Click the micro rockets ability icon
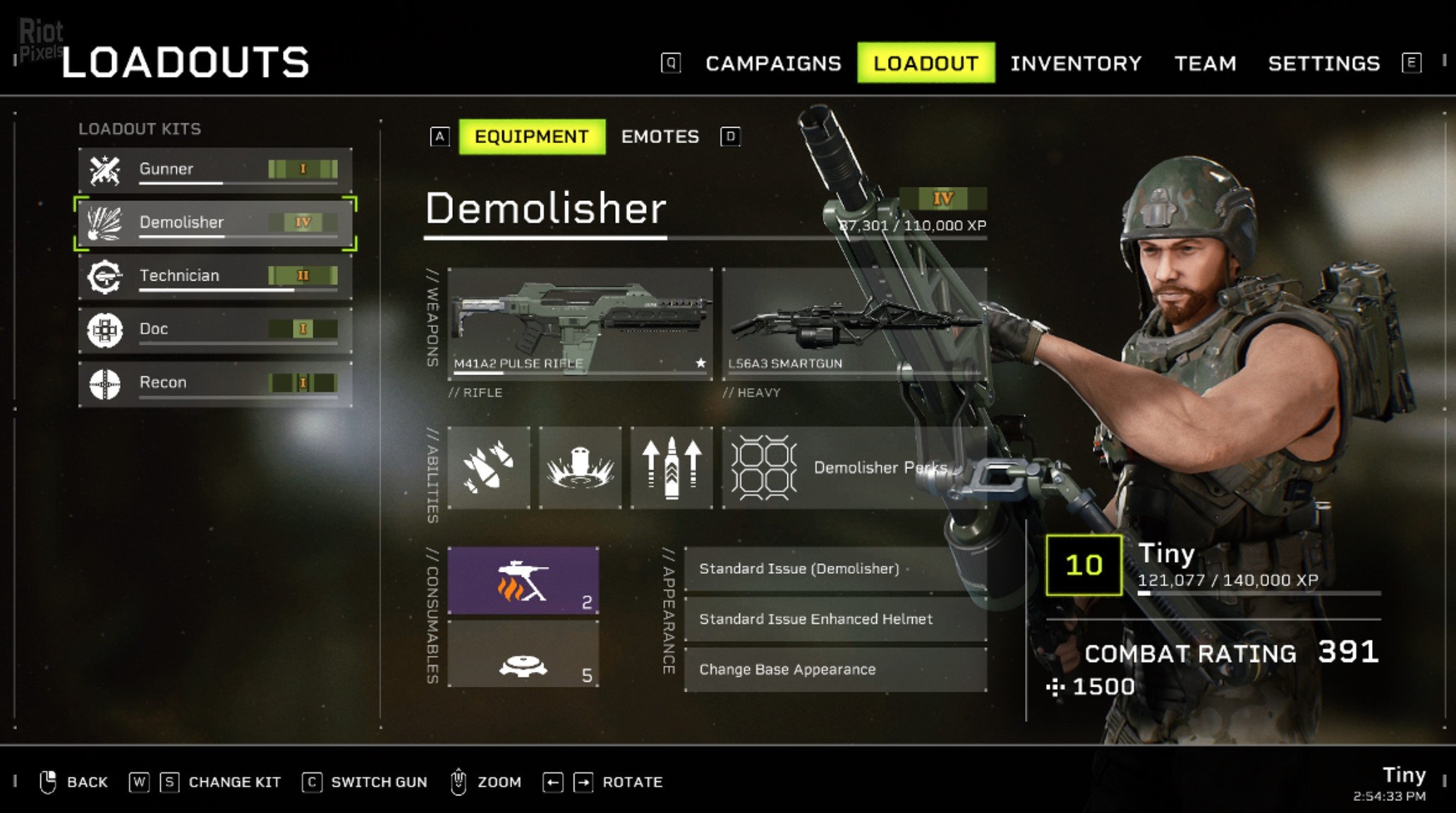The width and height of the screenshot is (1456, 813). point(488,467)
